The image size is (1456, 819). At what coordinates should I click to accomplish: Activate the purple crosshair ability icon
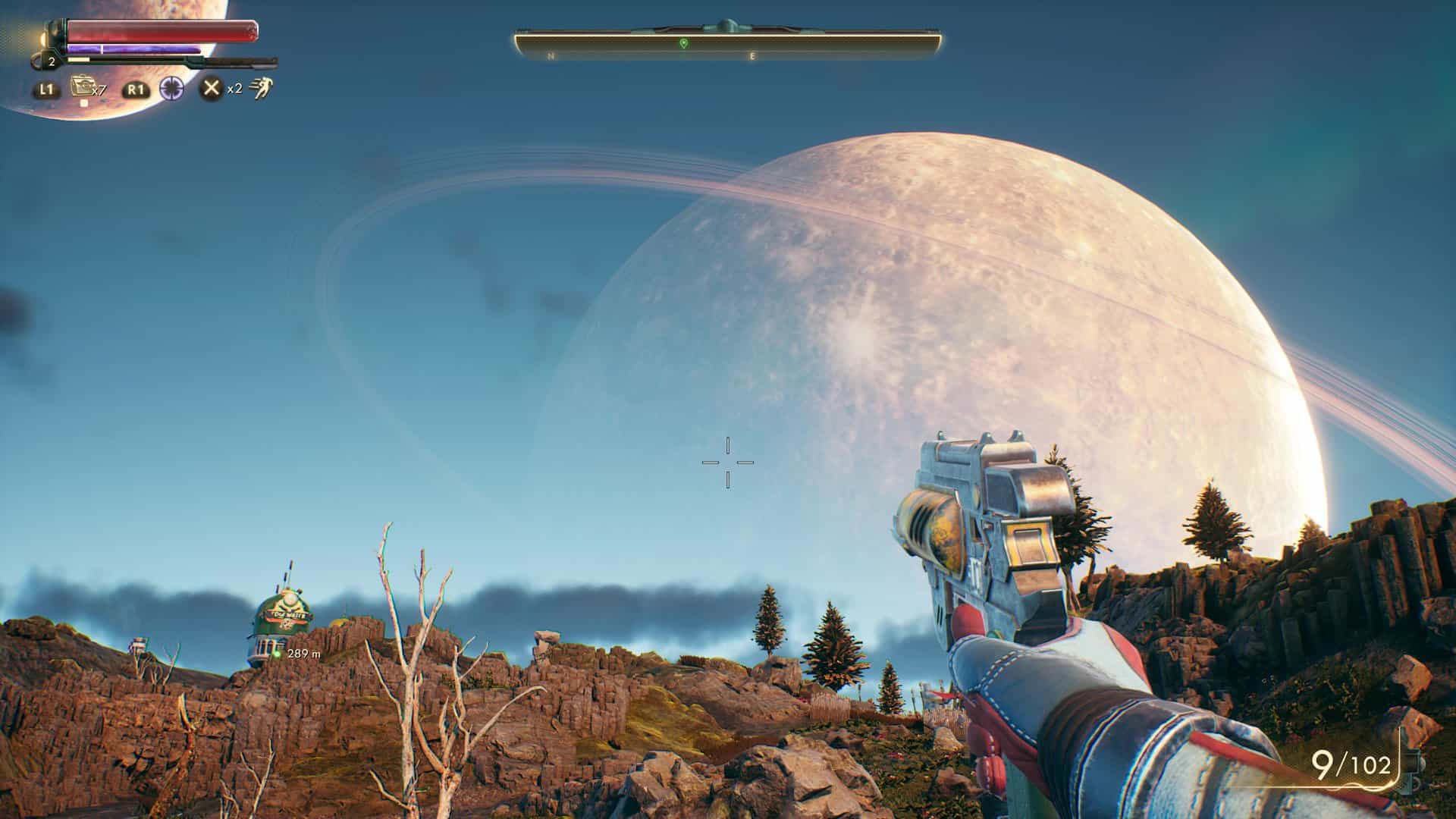[x=172, y=89]
